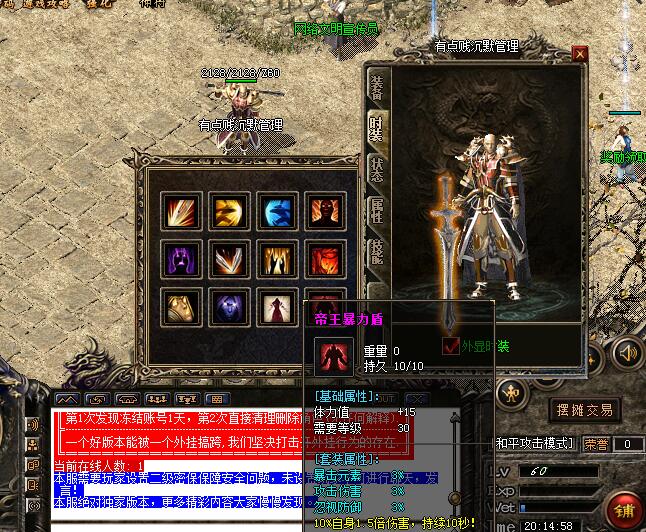
Task: Change the 和平攻击模式 attack mode
Action: coord(535,443)
